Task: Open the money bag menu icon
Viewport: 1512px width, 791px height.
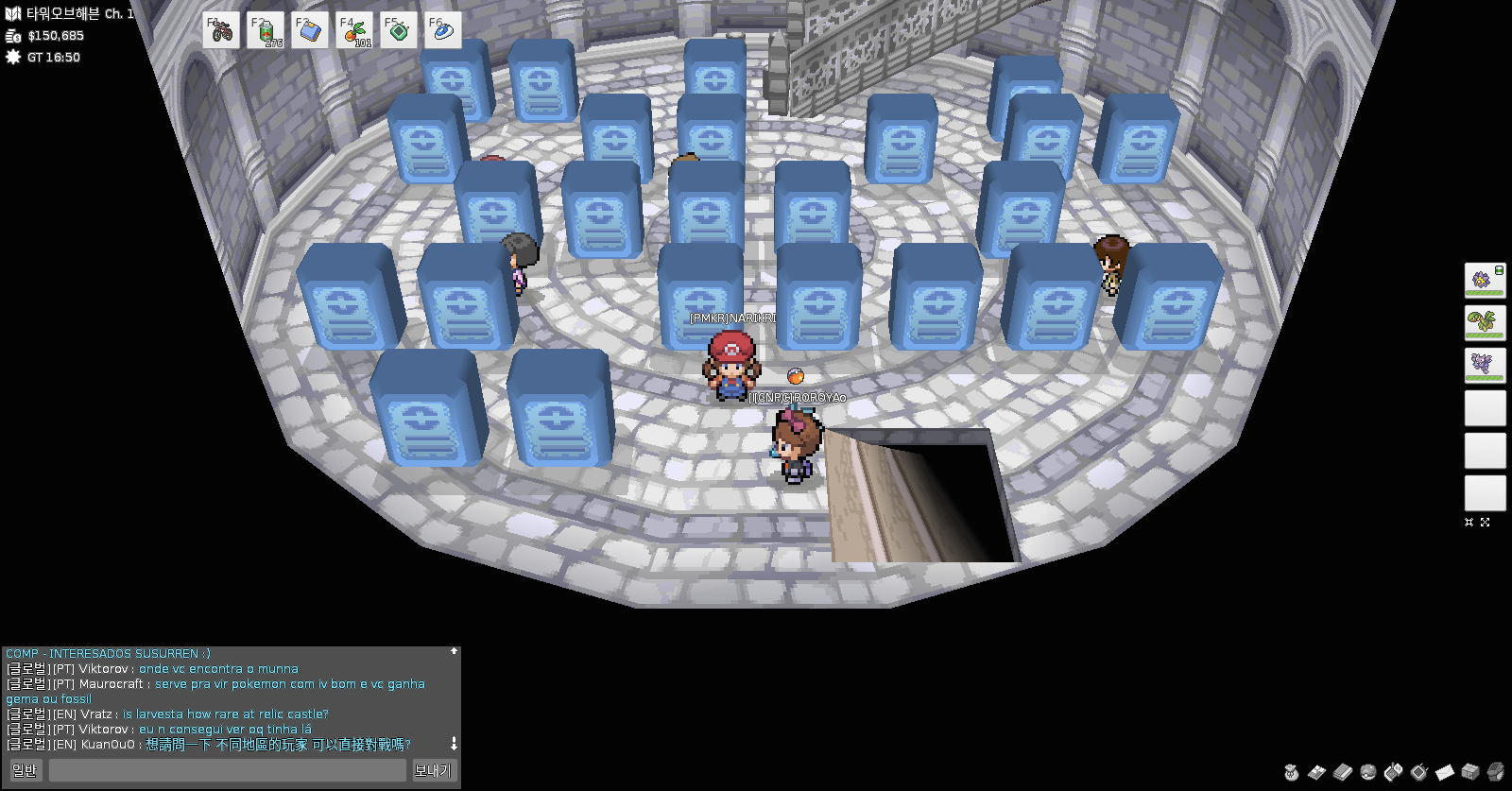Action: pos(1291,772)
